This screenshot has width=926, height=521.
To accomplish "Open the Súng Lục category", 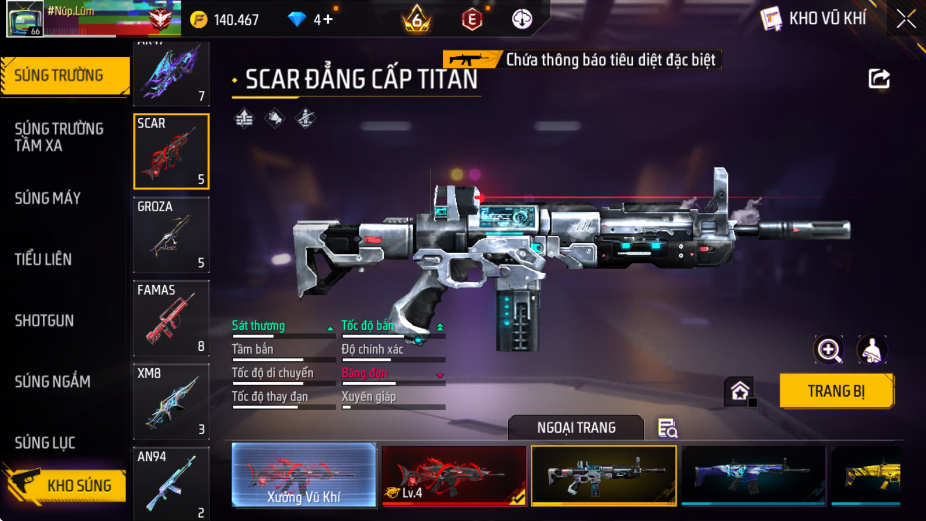I will [x=45, y=443].
